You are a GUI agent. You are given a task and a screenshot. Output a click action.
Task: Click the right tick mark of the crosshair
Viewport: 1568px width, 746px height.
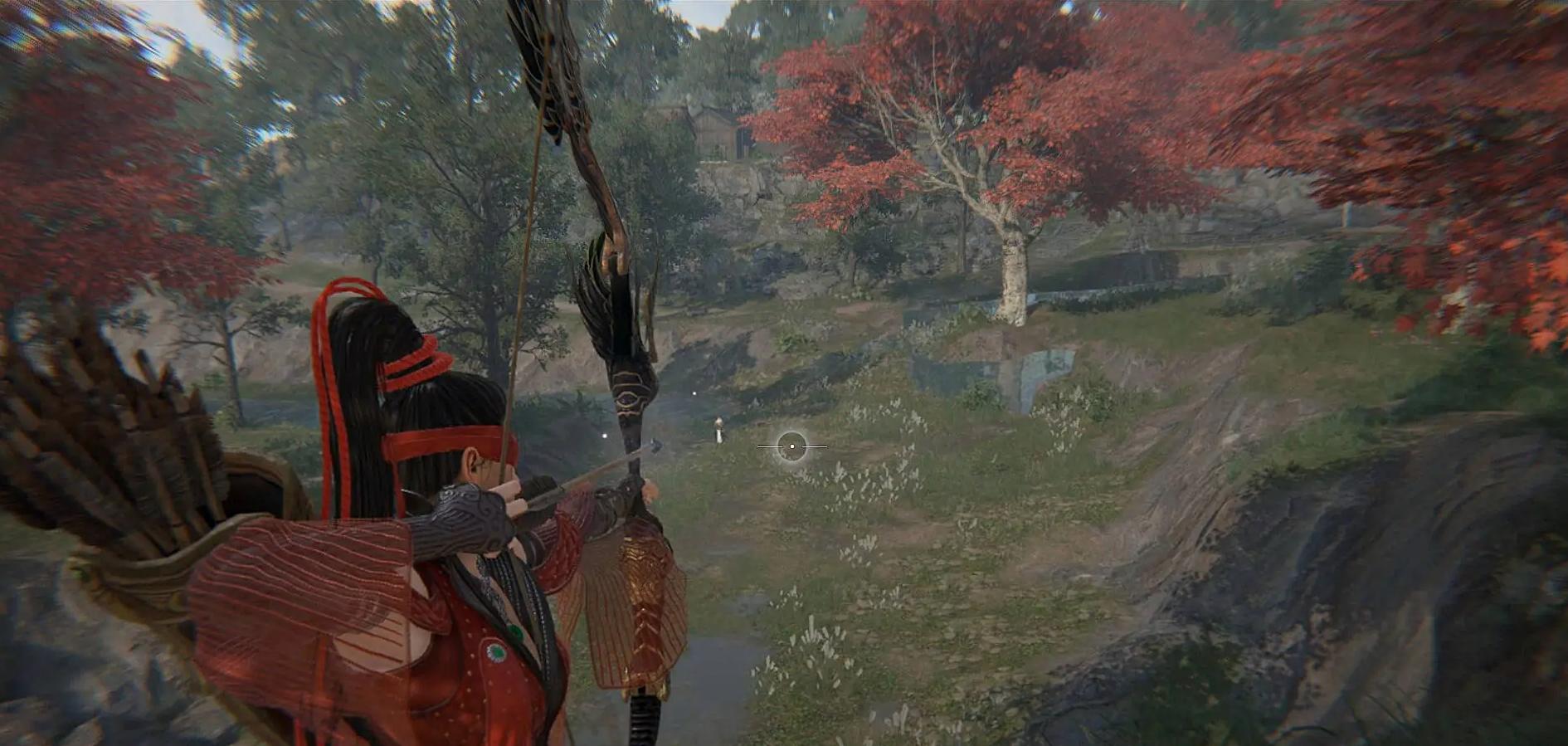click(x=813, y=446)
